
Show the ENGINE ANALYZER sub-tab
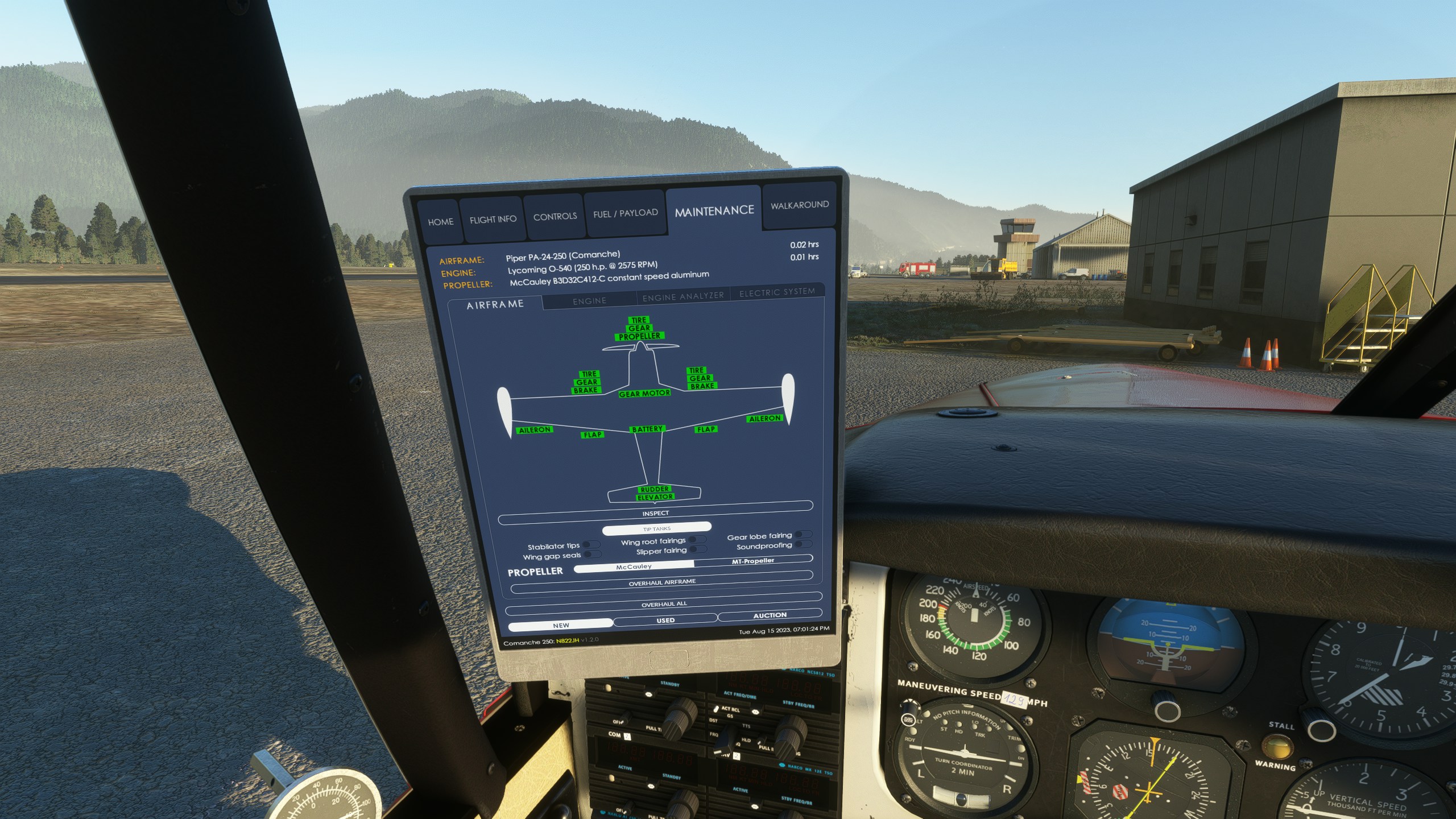coord(682,296)
